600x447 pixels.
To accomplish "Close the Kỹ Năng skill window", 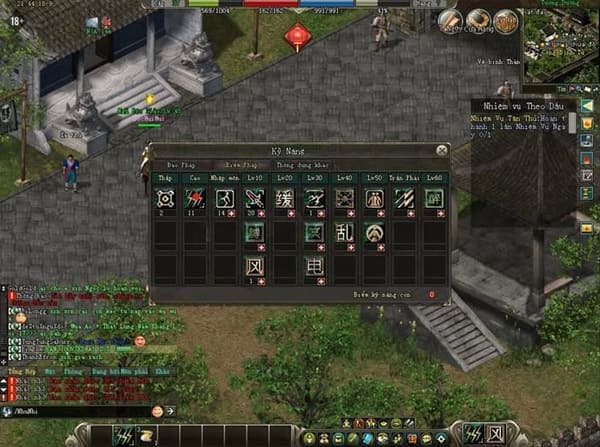I will [x=441, y=150].
